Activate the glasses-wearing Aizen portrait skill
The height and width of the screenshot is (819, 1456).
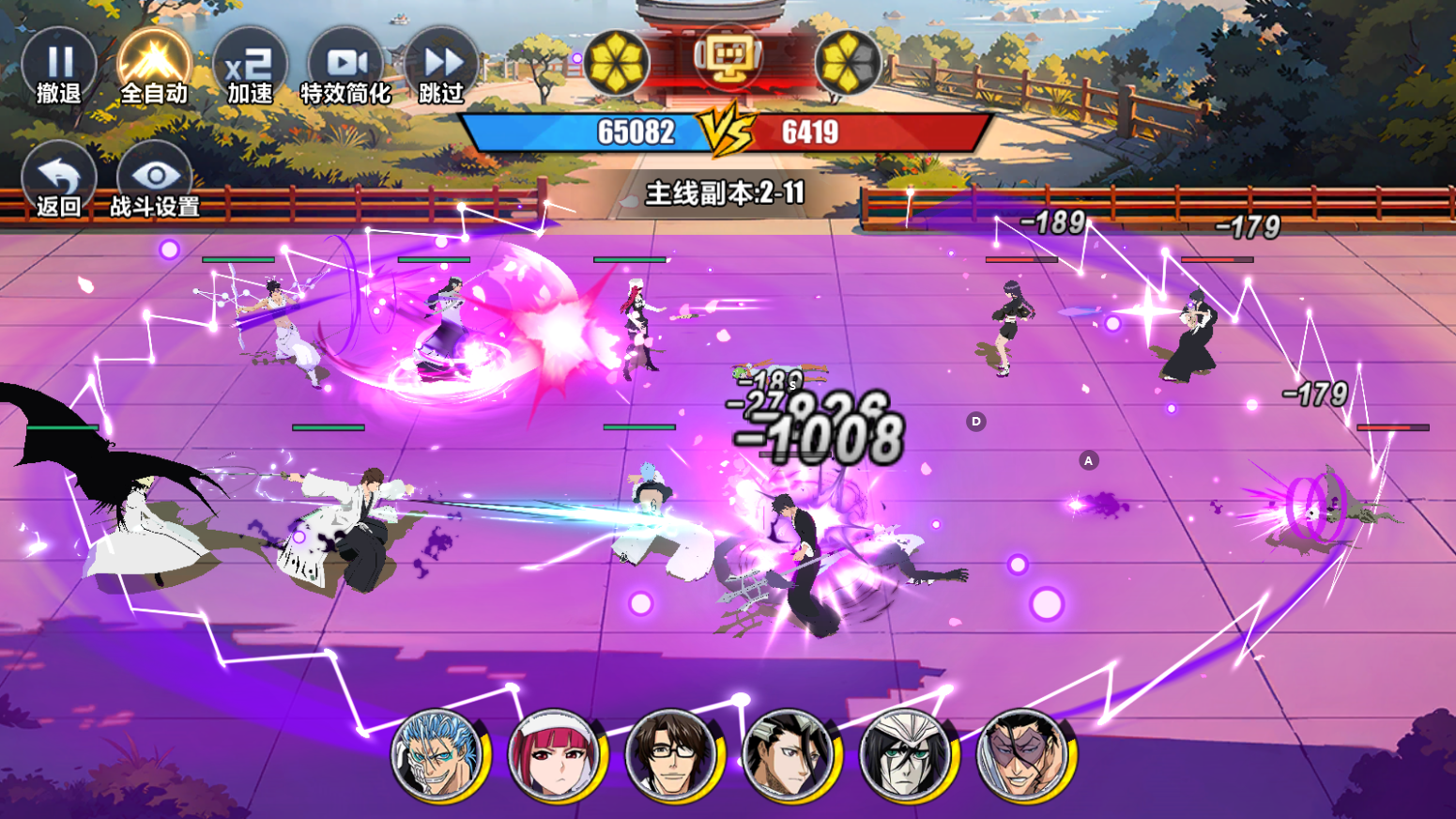coord(672,754)
